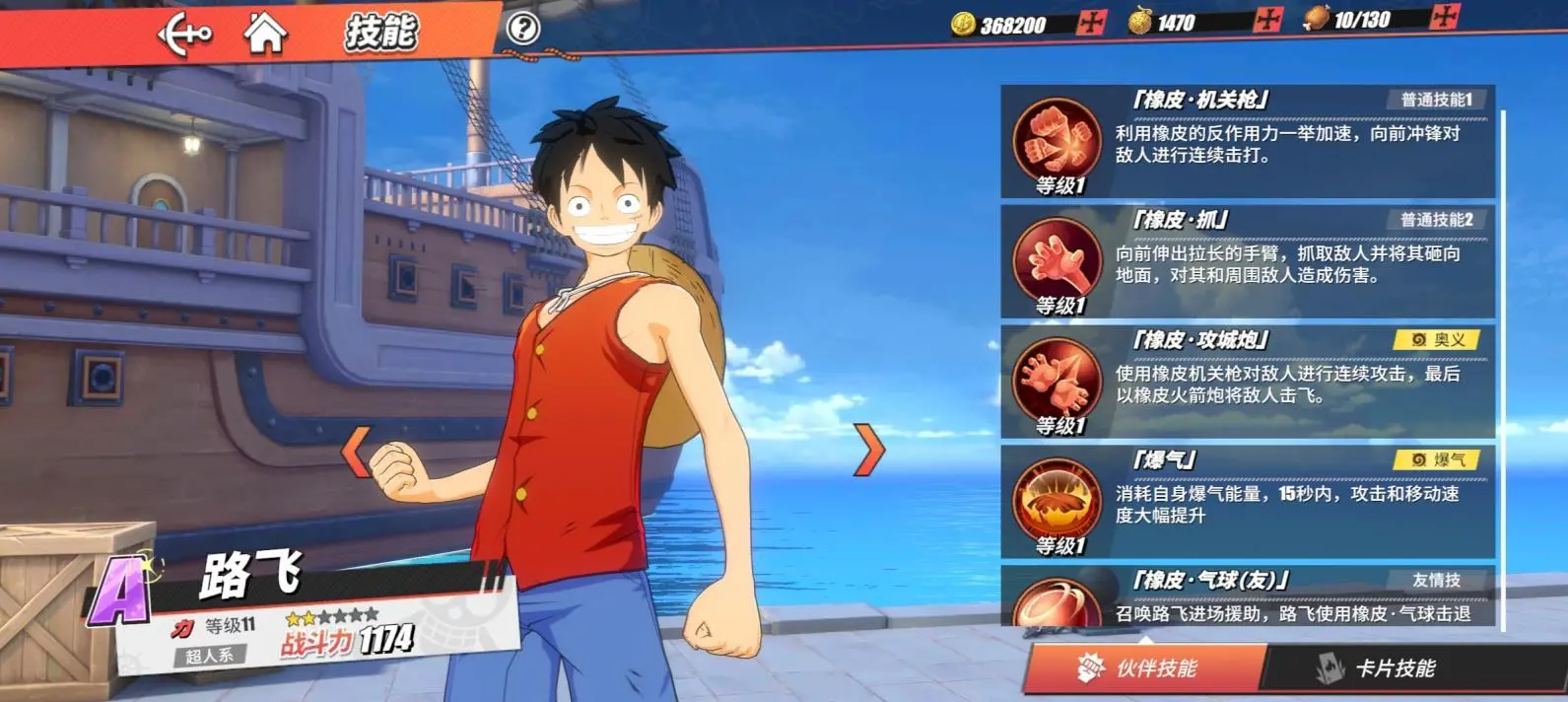Return to home via the house icon
The image size is (1568, 702).
[265, 34]
